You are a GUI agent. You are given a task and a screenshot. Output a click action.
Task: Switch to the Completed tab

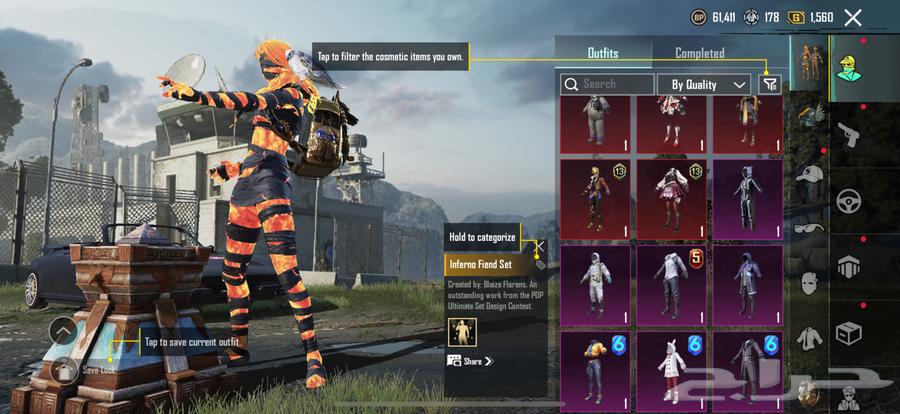[x=699, y=53]
